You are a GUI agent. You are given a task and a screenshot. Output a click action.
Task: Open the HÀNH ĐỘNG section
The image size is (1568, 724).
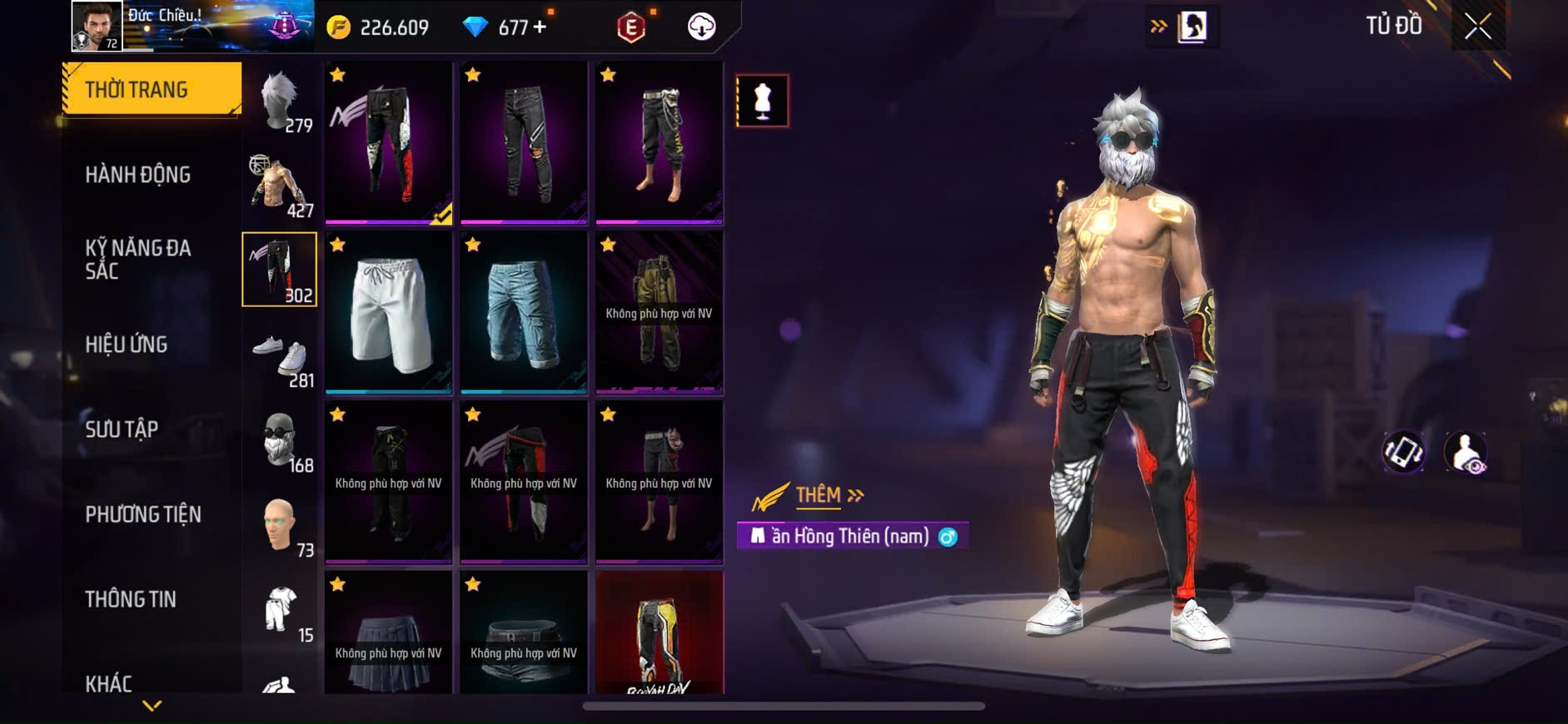[138, 175]
